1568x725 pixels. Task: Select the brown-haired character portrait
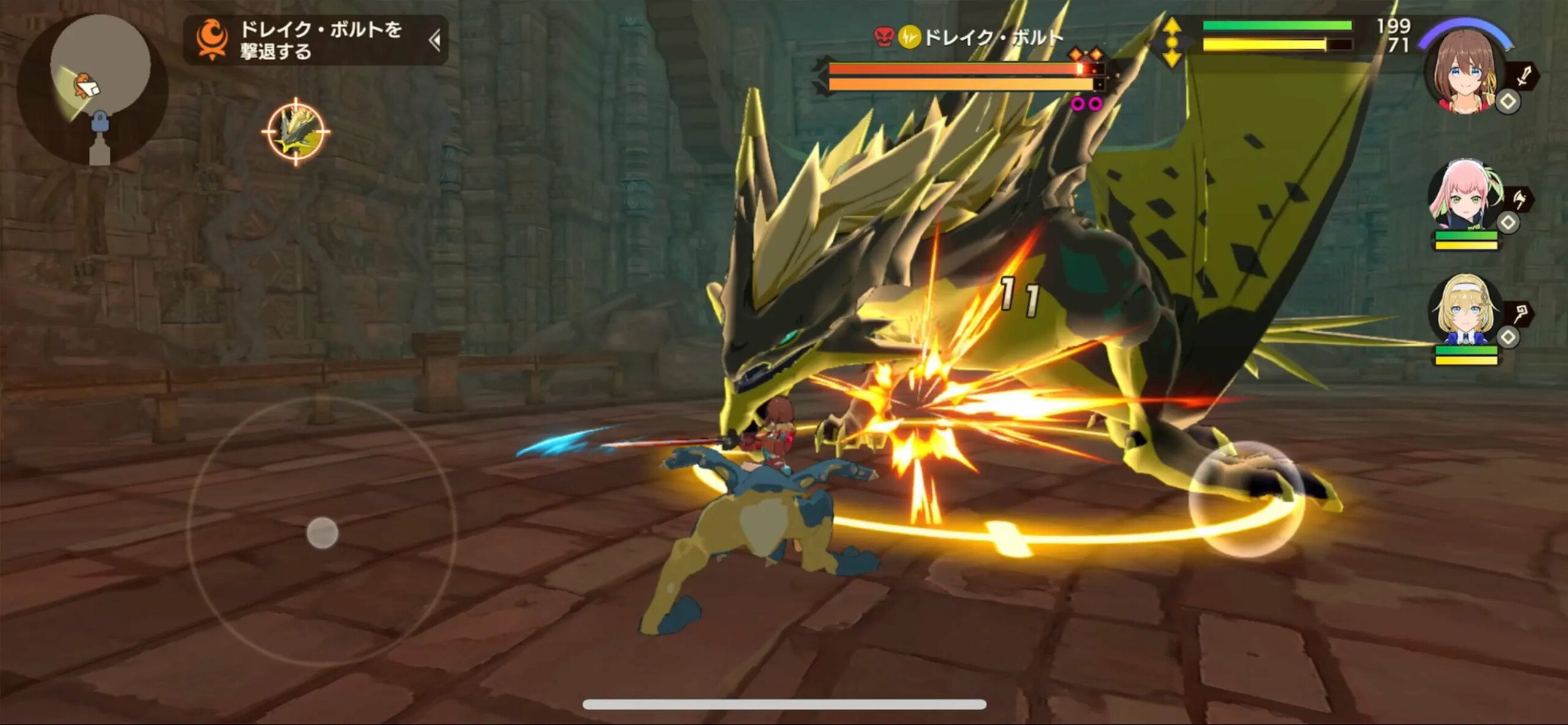pos(1464,70)
